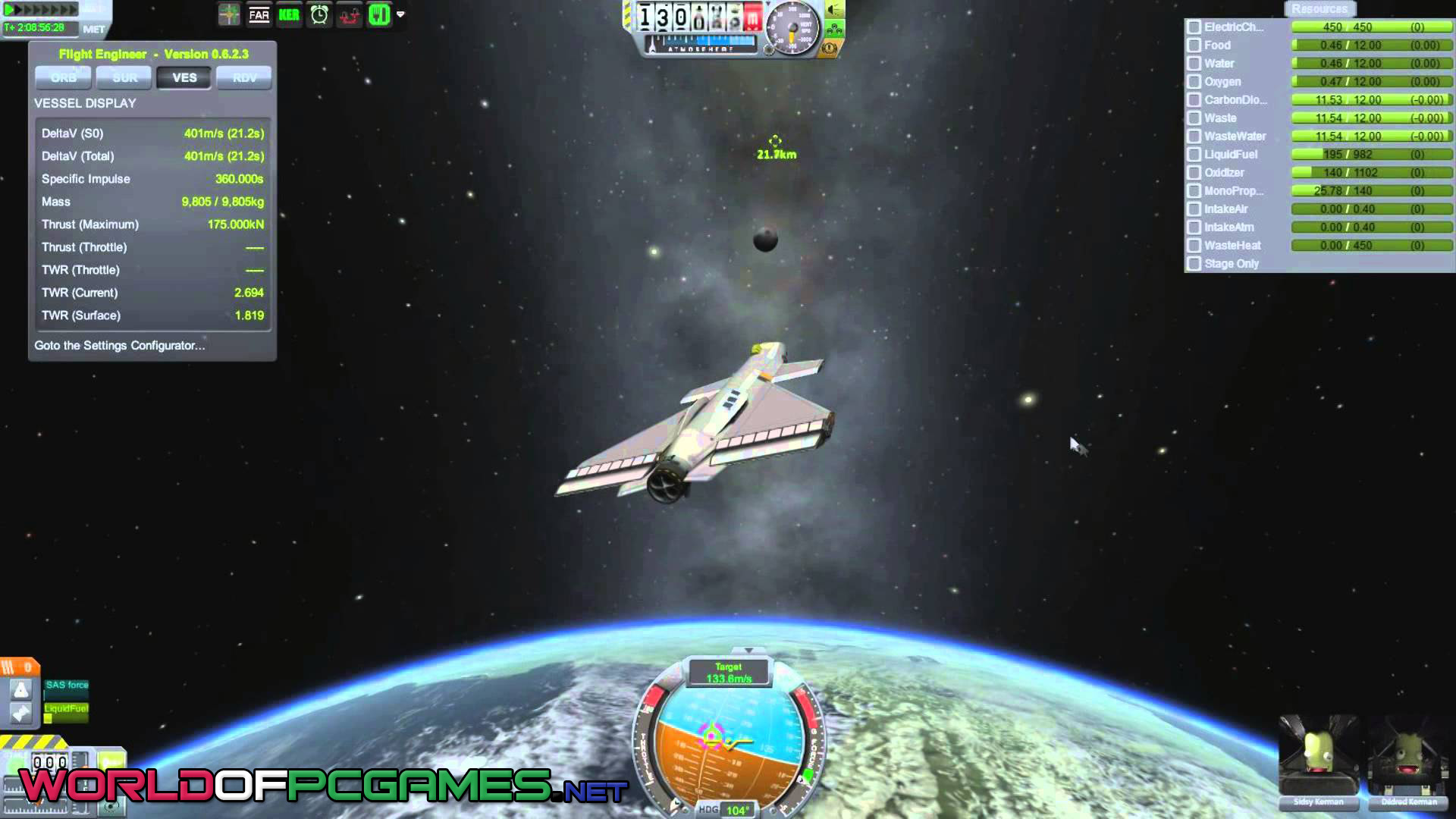Open the Goto the Settings Configurator link
The height and width of the screenshot is (819, 1456).
point(120,345)
